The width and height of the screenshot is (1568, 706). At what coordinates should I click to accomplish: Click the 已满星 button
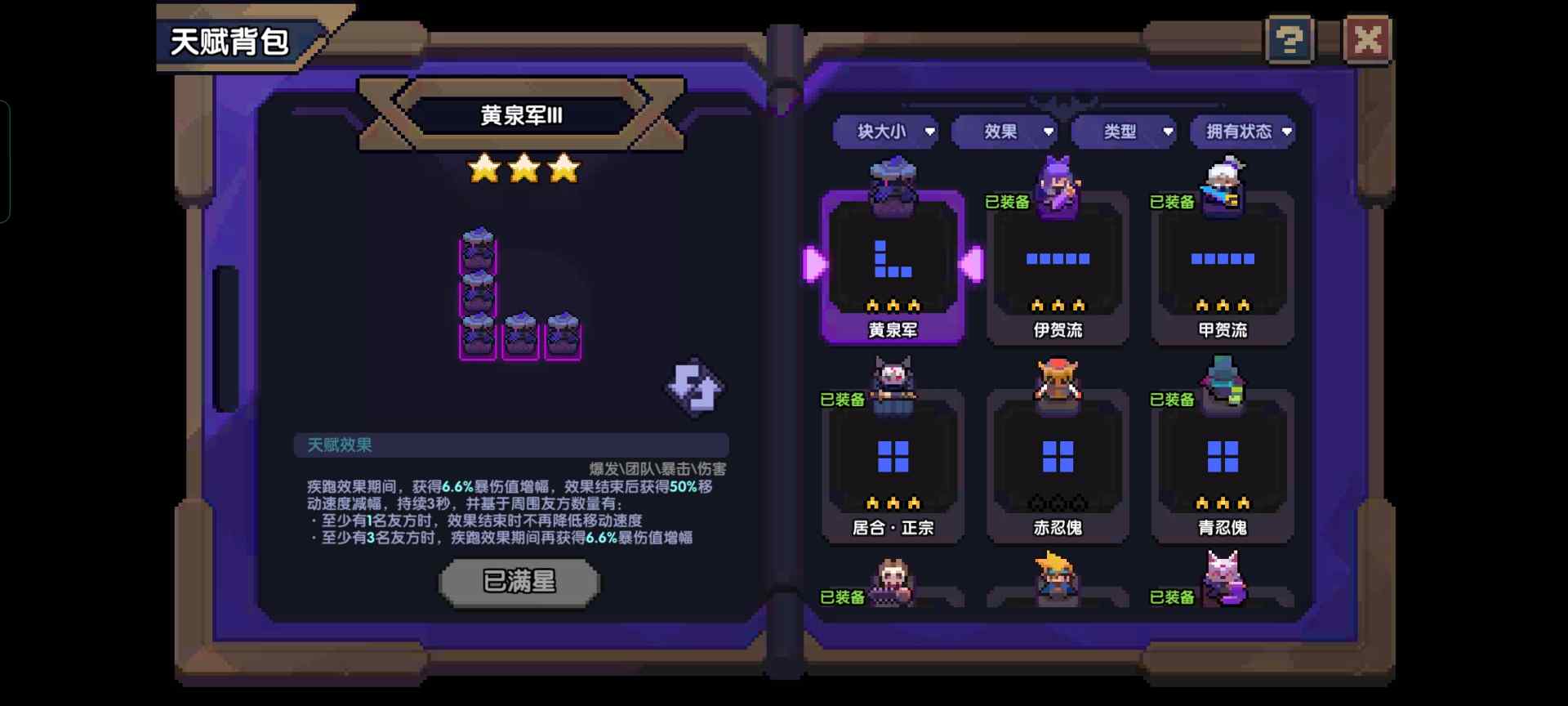pos(520,582)
